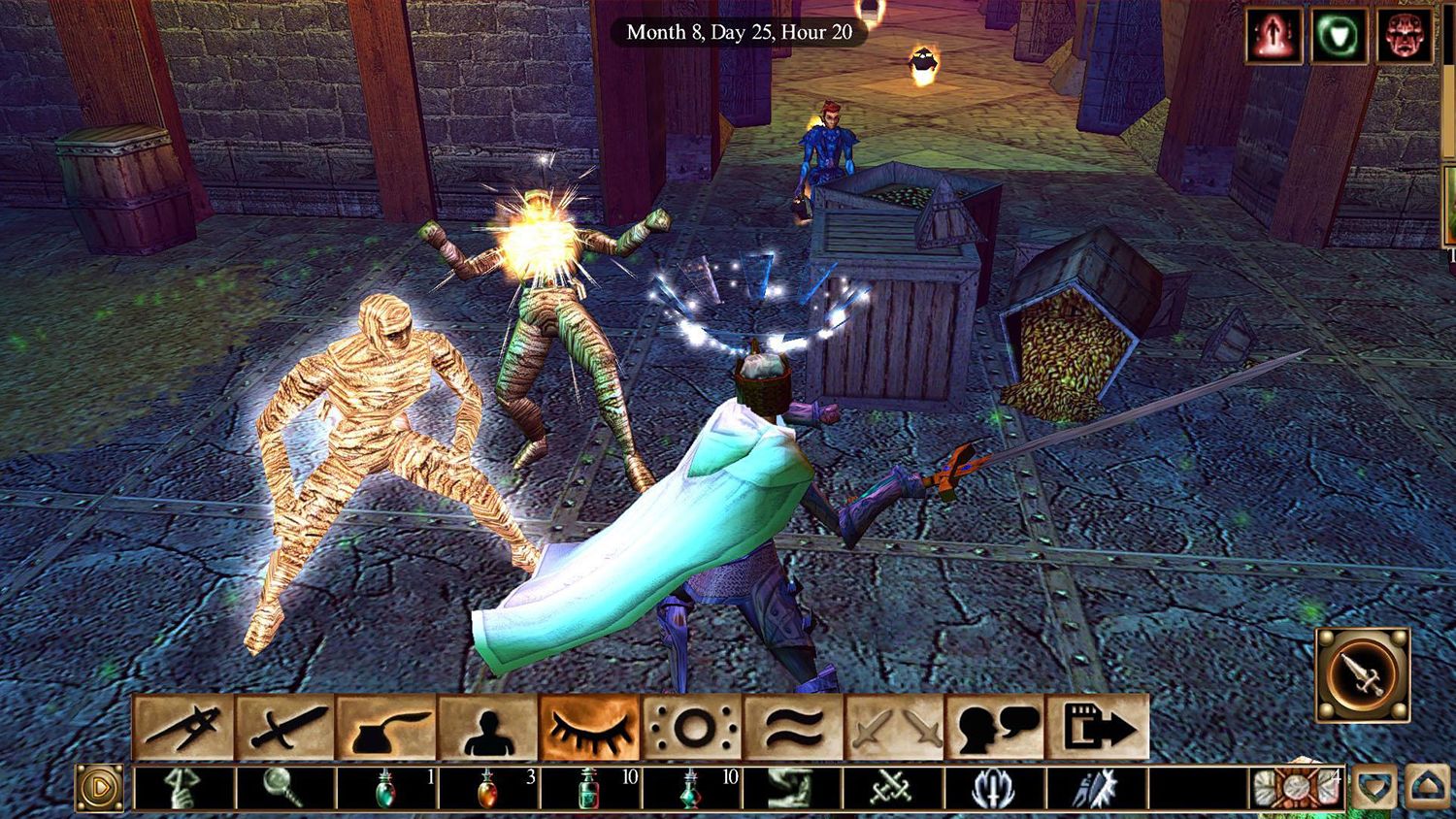1456x819 pixels.
Task: Activate the magnifying glass quickbar slot
Action: pyautogui.click(x=285, y=788)
